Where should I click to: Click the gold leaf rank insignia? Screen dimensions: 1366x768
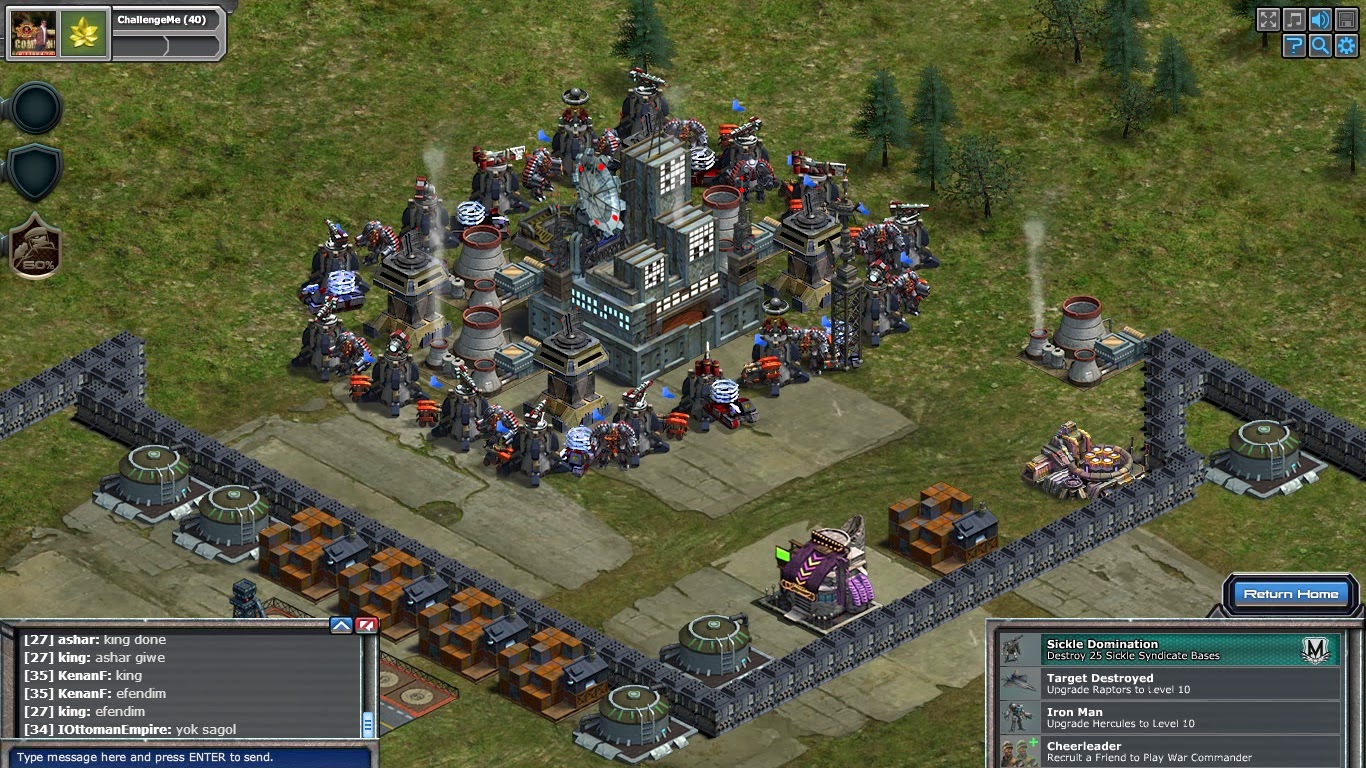click(x=84, y=33)
